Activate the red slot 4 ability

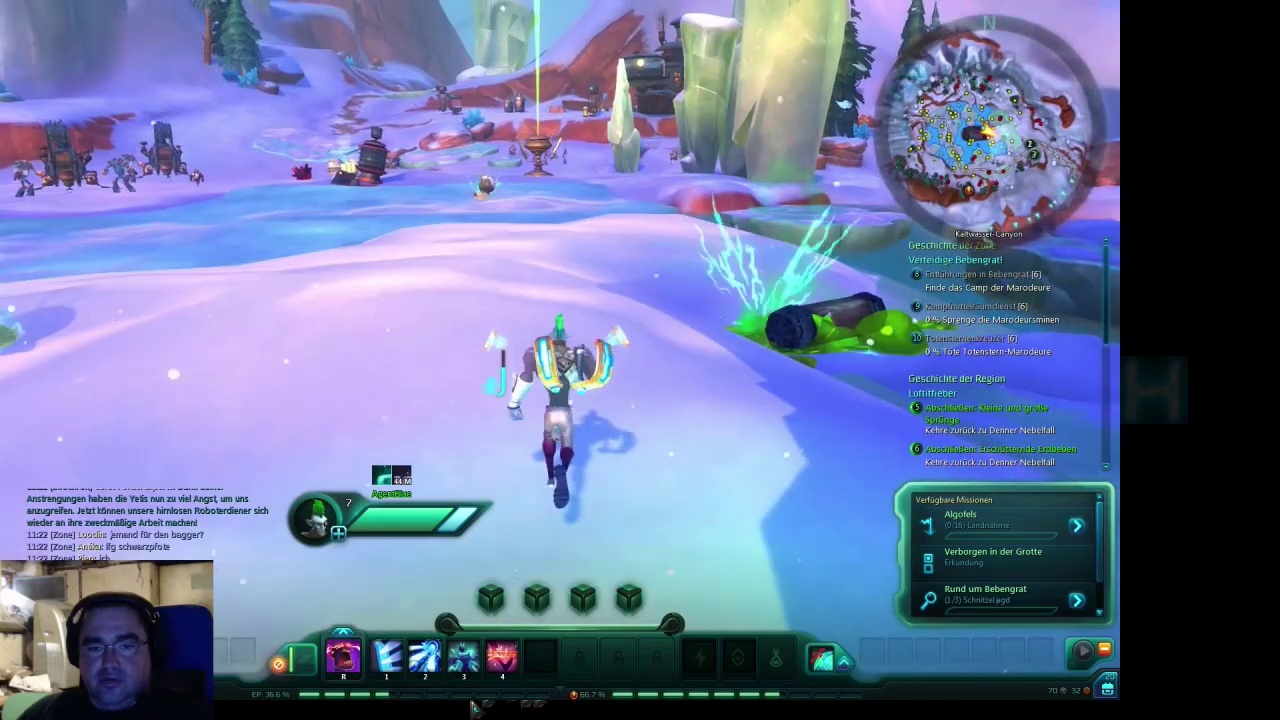click(502, 656)
